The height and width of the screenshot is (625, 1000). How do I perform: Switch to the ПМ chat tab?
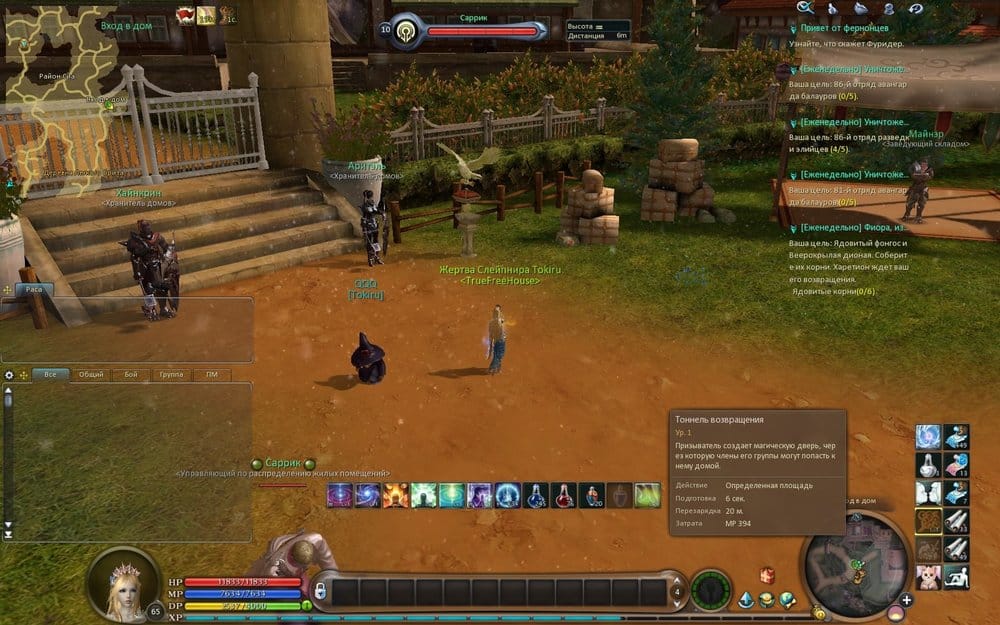click(x=211, y=375)
